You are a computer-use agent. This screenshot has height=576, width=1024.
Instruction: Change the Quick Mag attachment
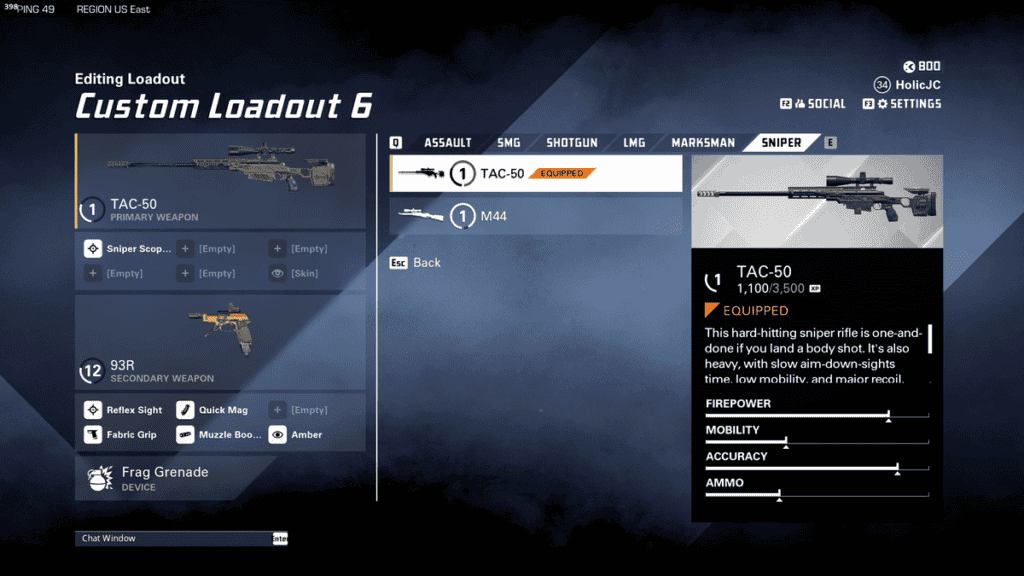[x=214, y=410]
